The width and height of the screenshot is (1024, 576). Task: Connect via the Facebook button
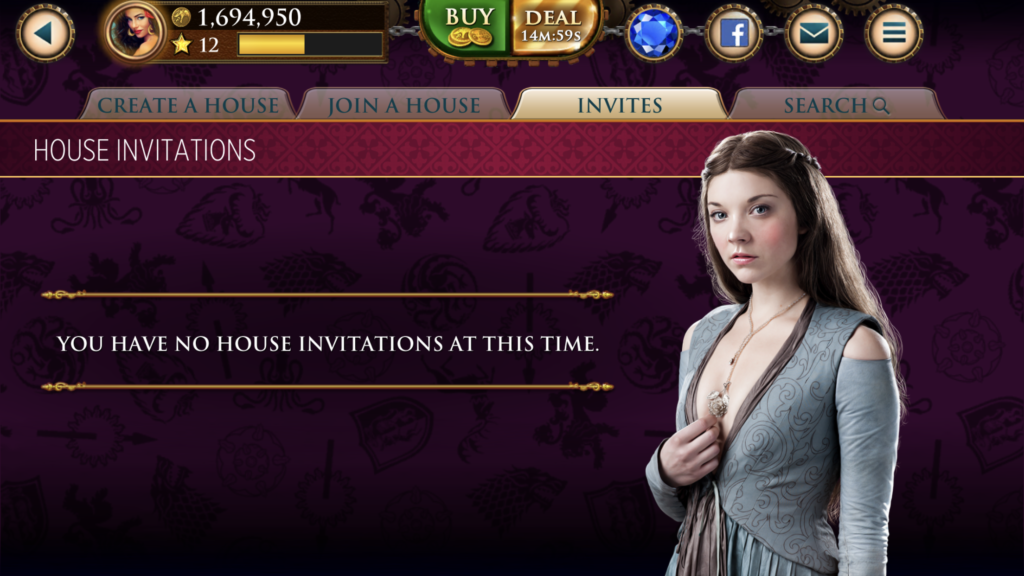click(734, 34)
